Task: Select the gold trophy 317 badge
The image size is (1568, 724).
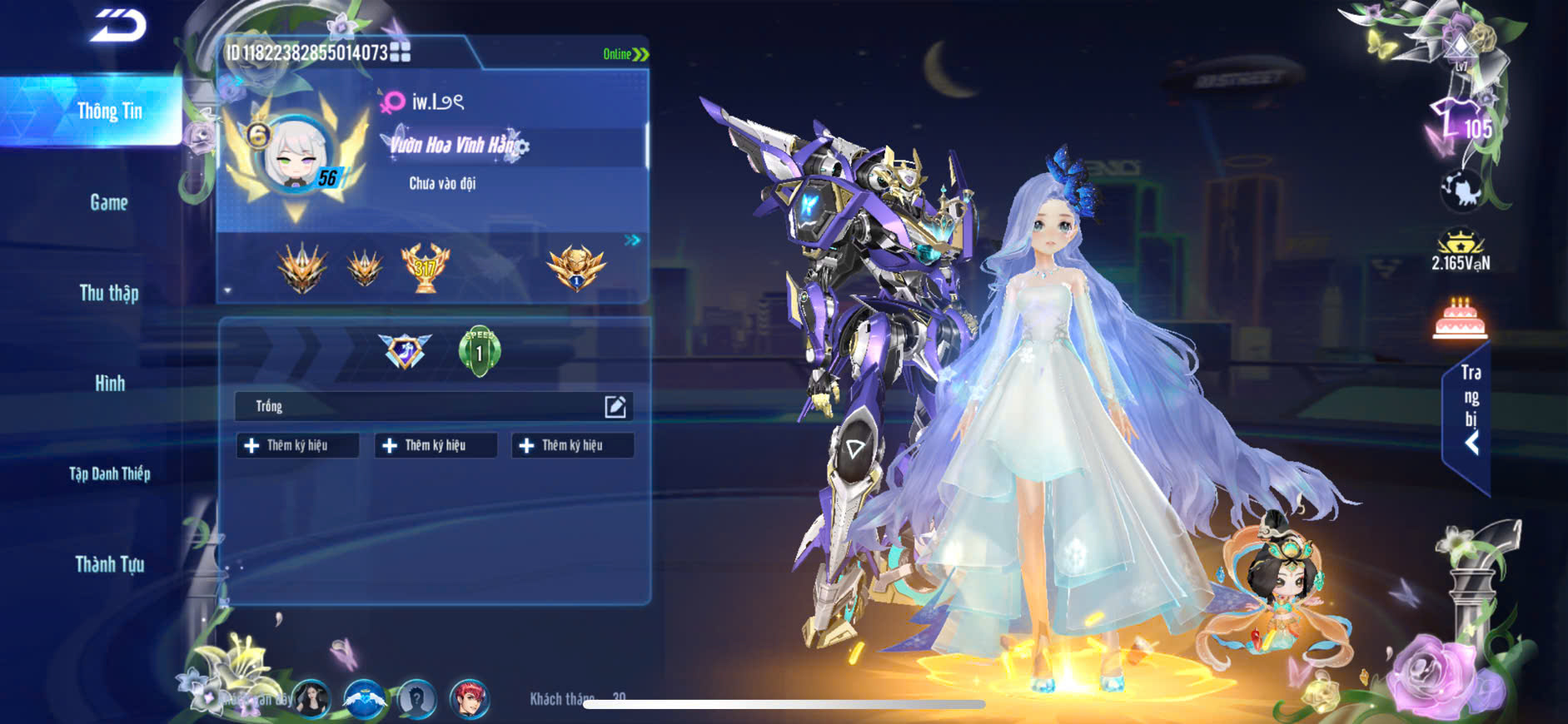Action: tap(425, 268)
